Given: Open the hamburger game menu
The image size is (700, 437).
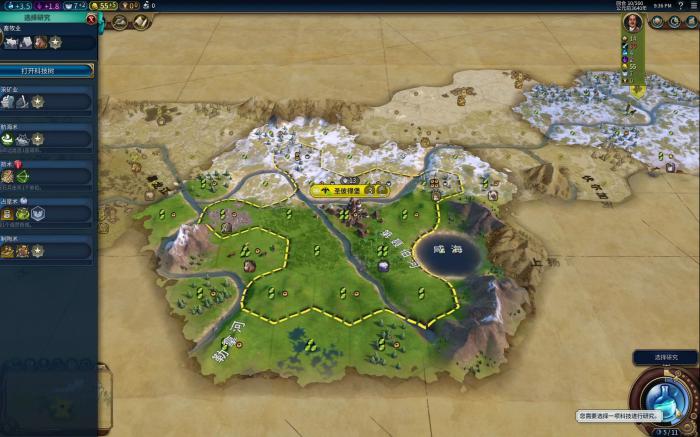Looking at the screenshot, I should pyautogui.click(x=692, y=5).
